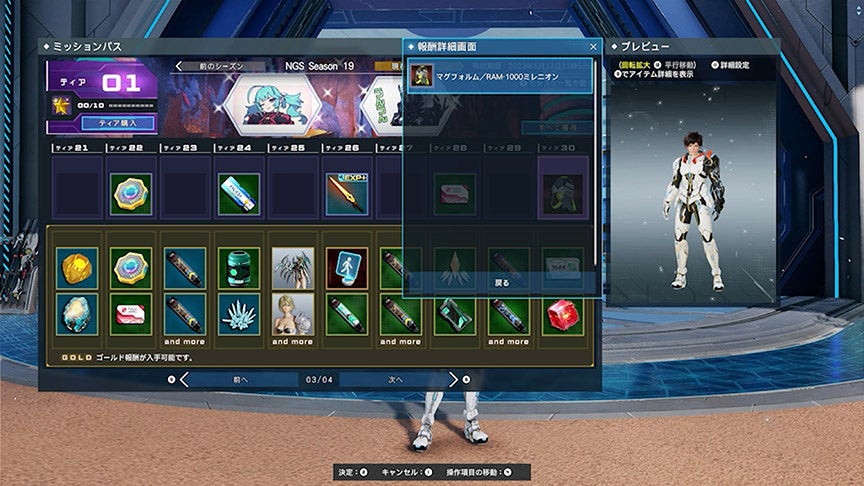Click the 戻る back button
The image size is (864, 486).
tap(502, 283)
